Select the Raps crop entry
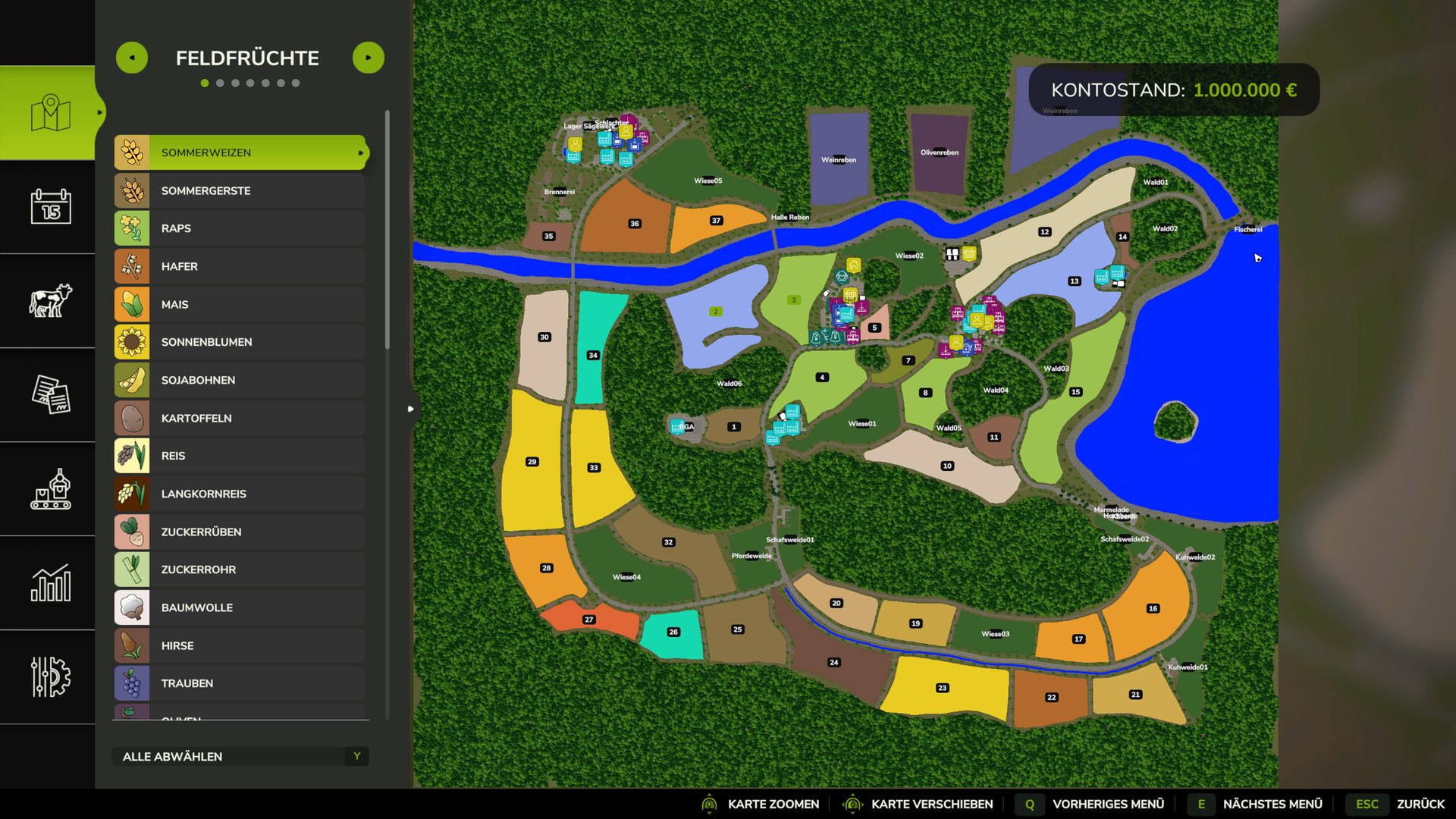1456x819 pixels. pyautogui.click(x=240, y=228)
